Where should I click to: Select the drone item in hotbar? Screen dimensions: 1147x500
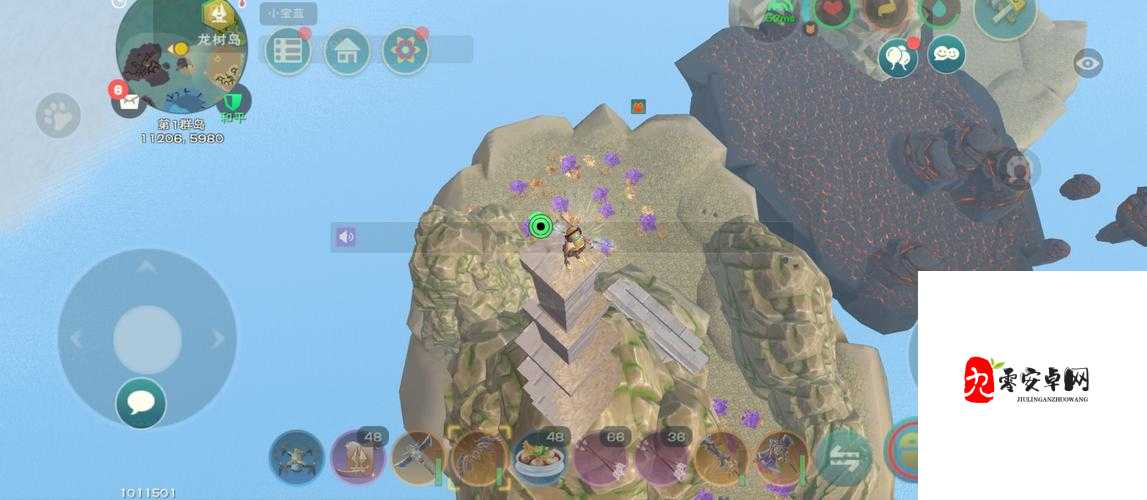[297, 458]
